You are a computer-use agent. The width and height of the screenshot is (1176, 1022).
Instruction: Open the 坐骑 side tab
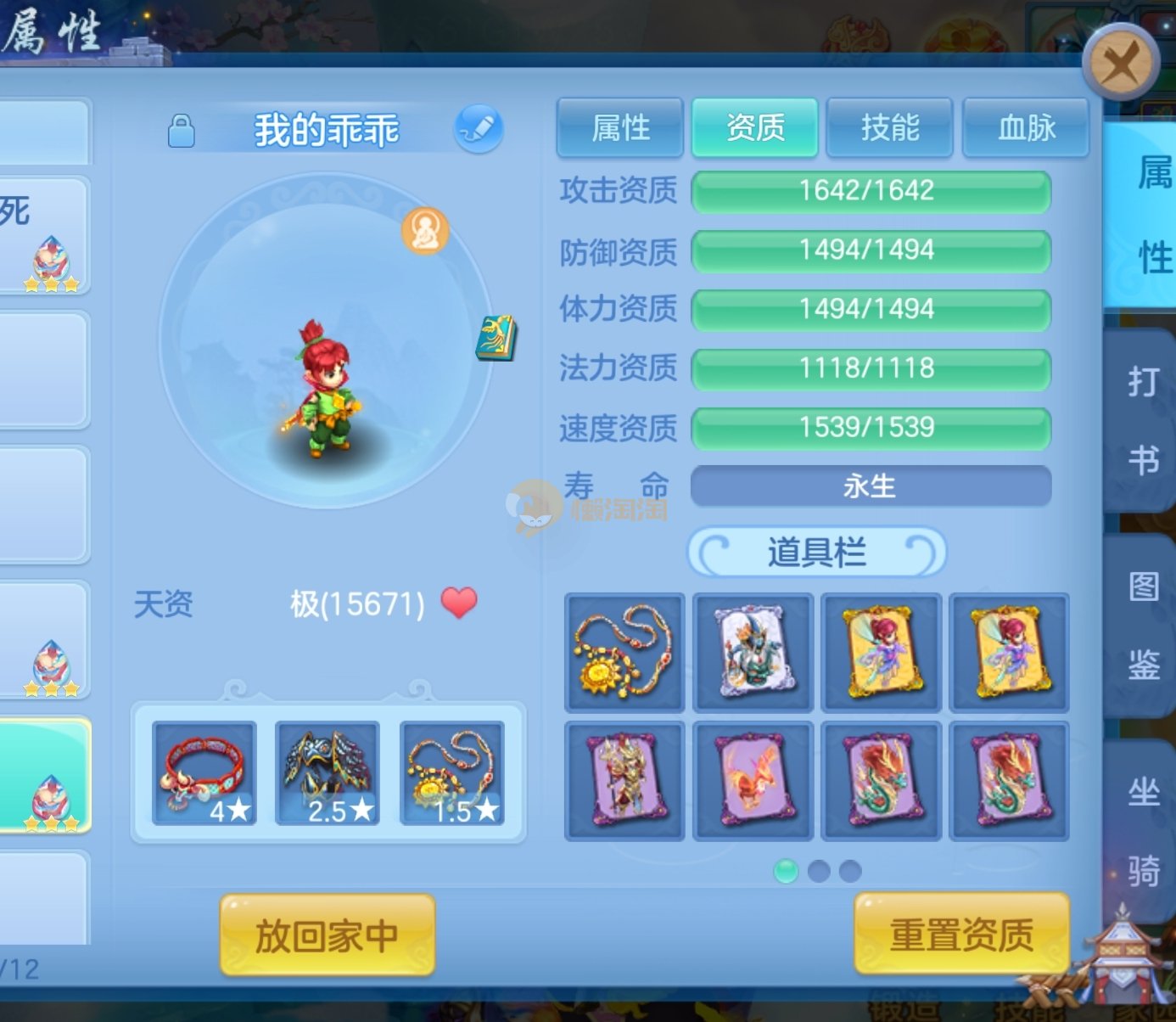[x=1143, y=832]
